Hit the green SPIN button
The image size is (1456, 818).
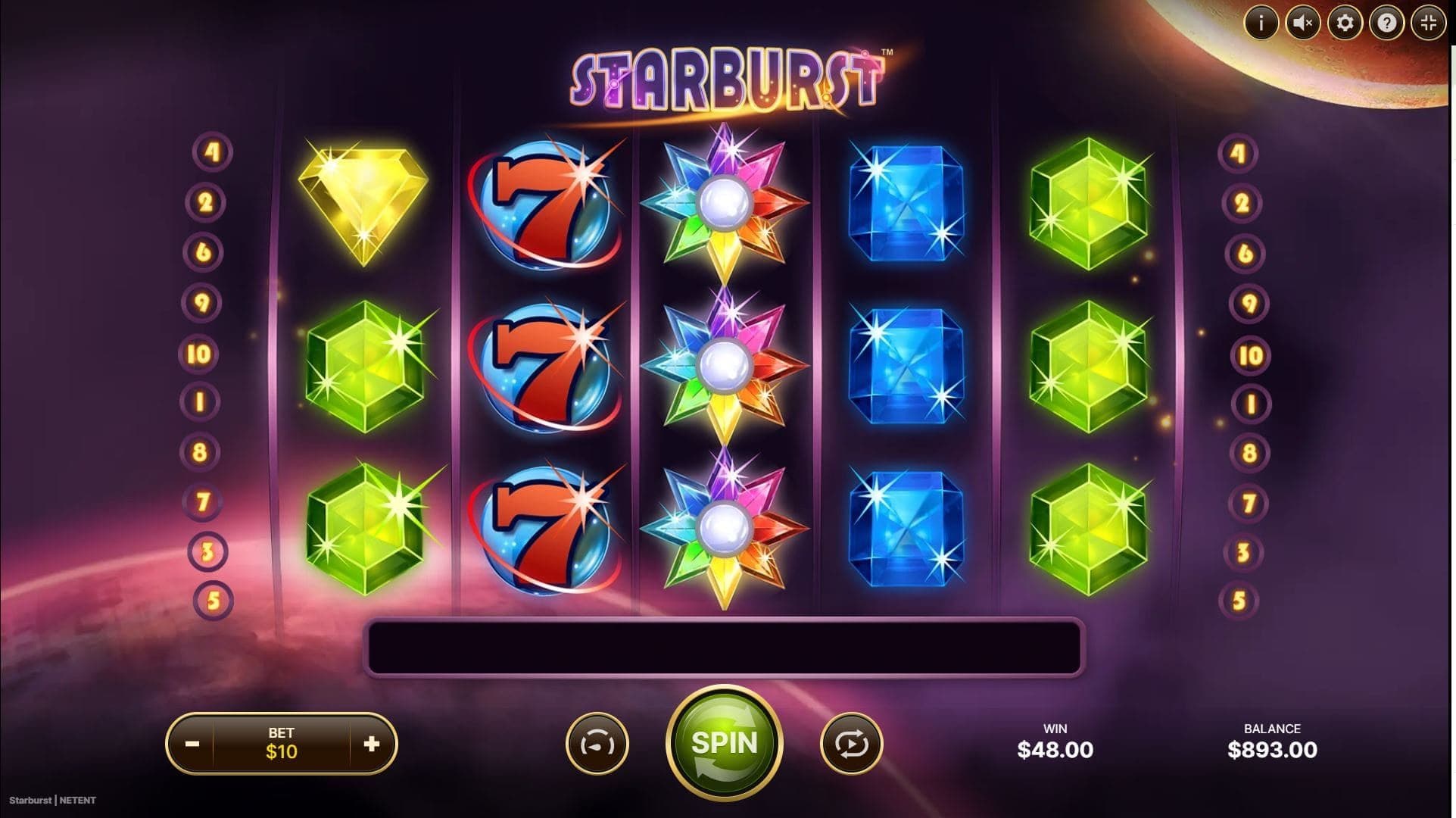[x=724, y=743]
